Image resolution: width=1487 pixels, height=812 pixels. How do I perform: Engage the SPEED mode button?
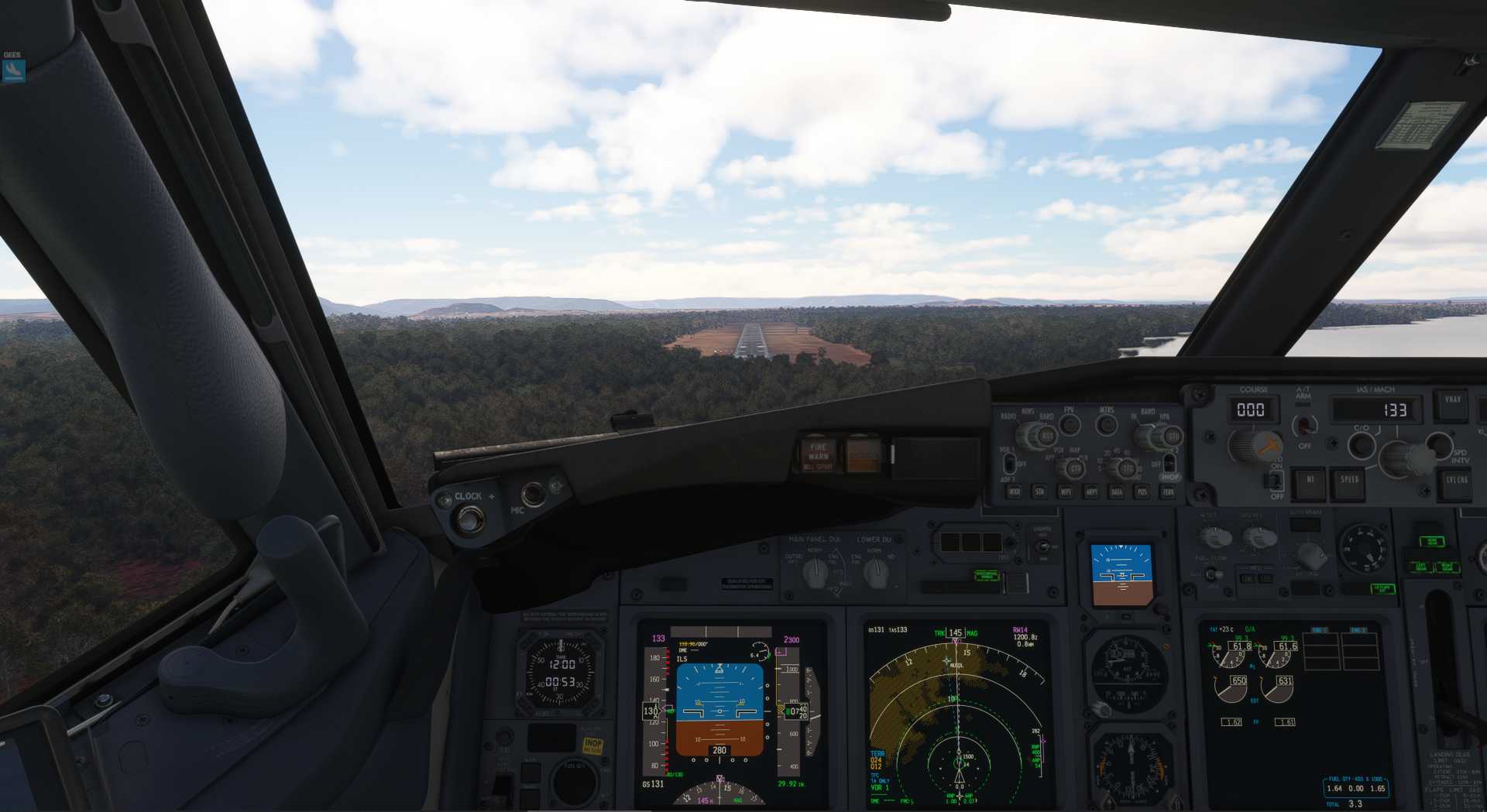[1349, 481]
